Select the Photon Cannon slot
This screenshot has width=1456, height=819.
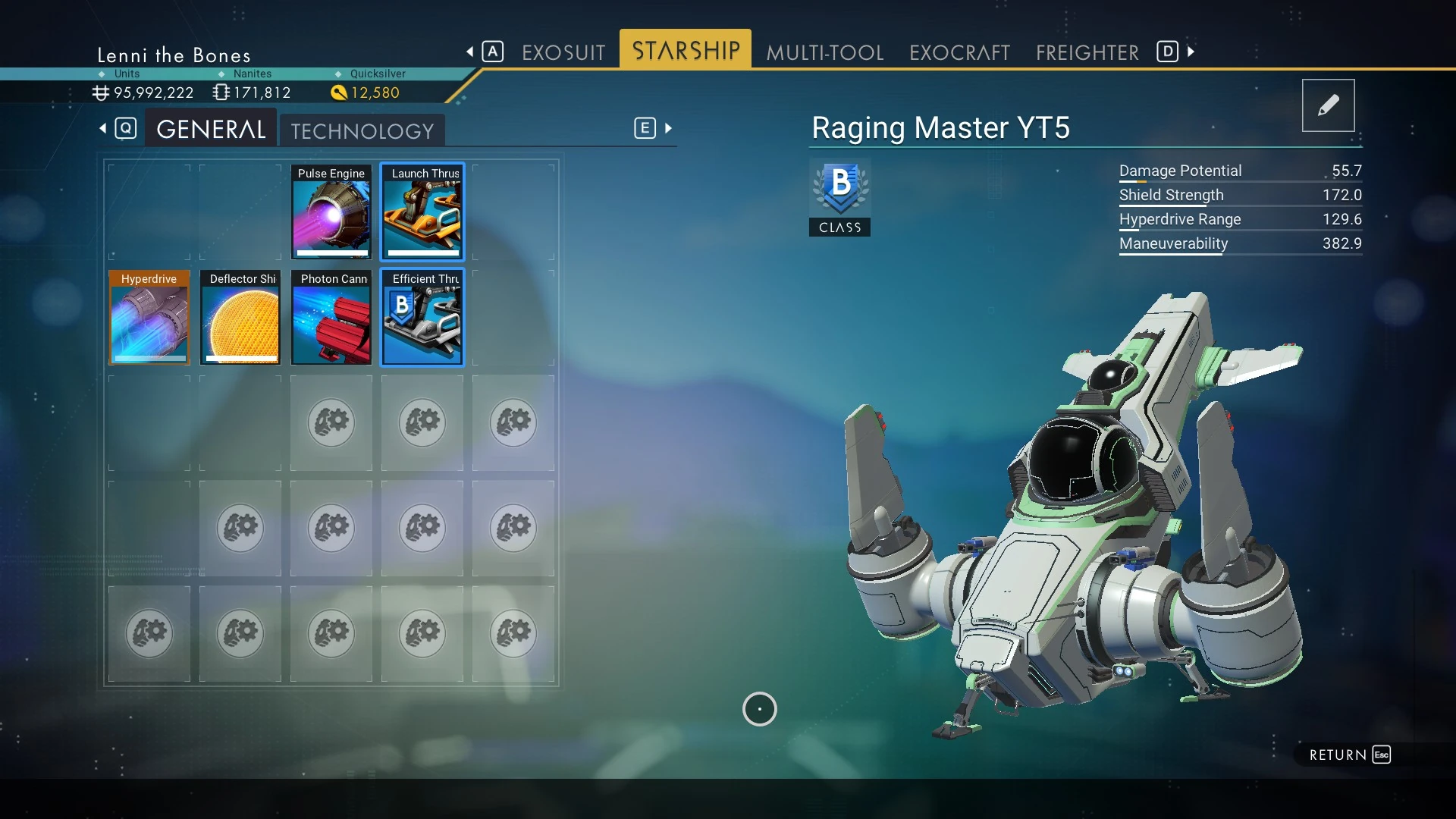tap(331, 318)
